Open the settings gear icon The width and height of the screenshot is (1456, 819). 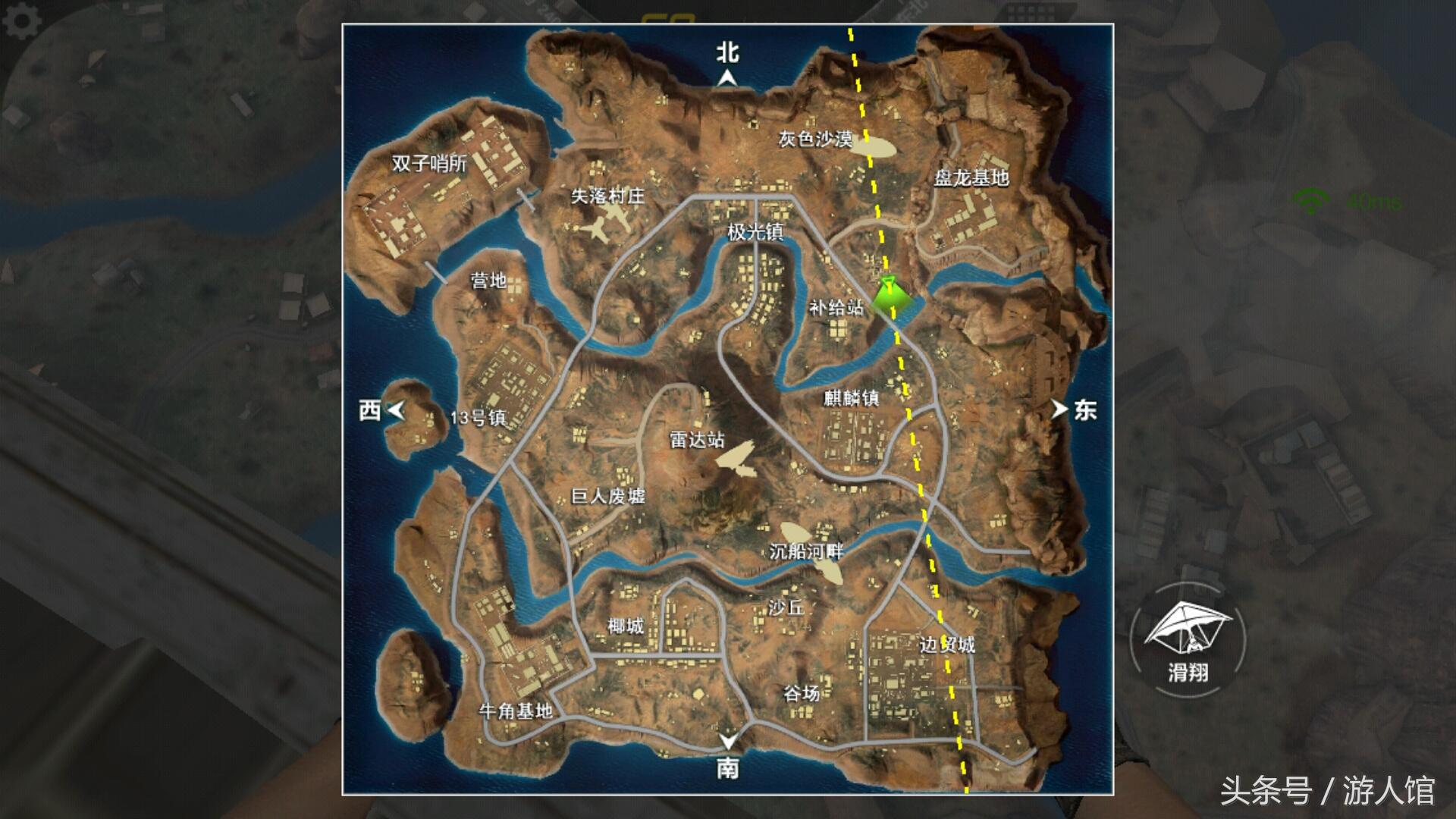click(22, 21)
